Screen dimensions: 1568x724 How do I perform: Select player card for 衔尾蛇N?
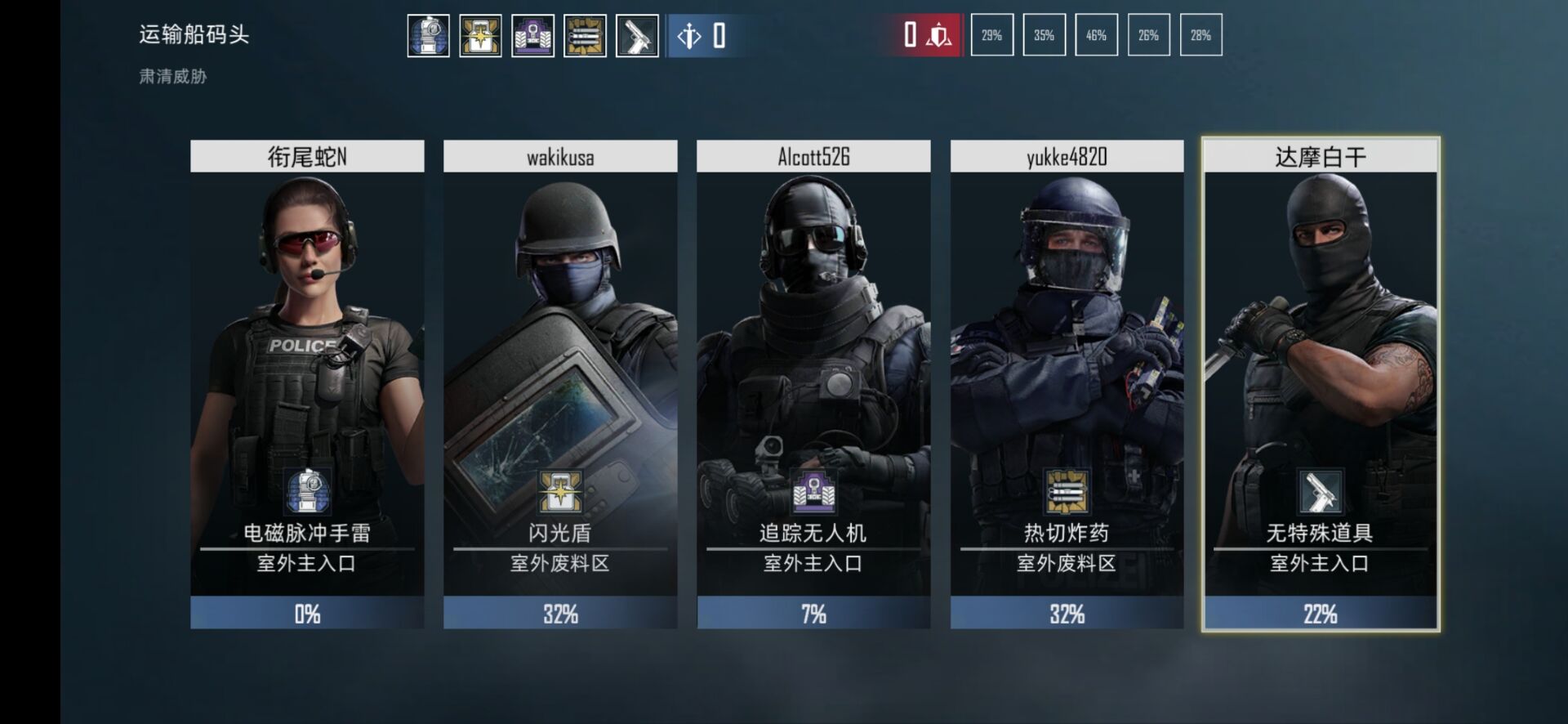point(307,384)
